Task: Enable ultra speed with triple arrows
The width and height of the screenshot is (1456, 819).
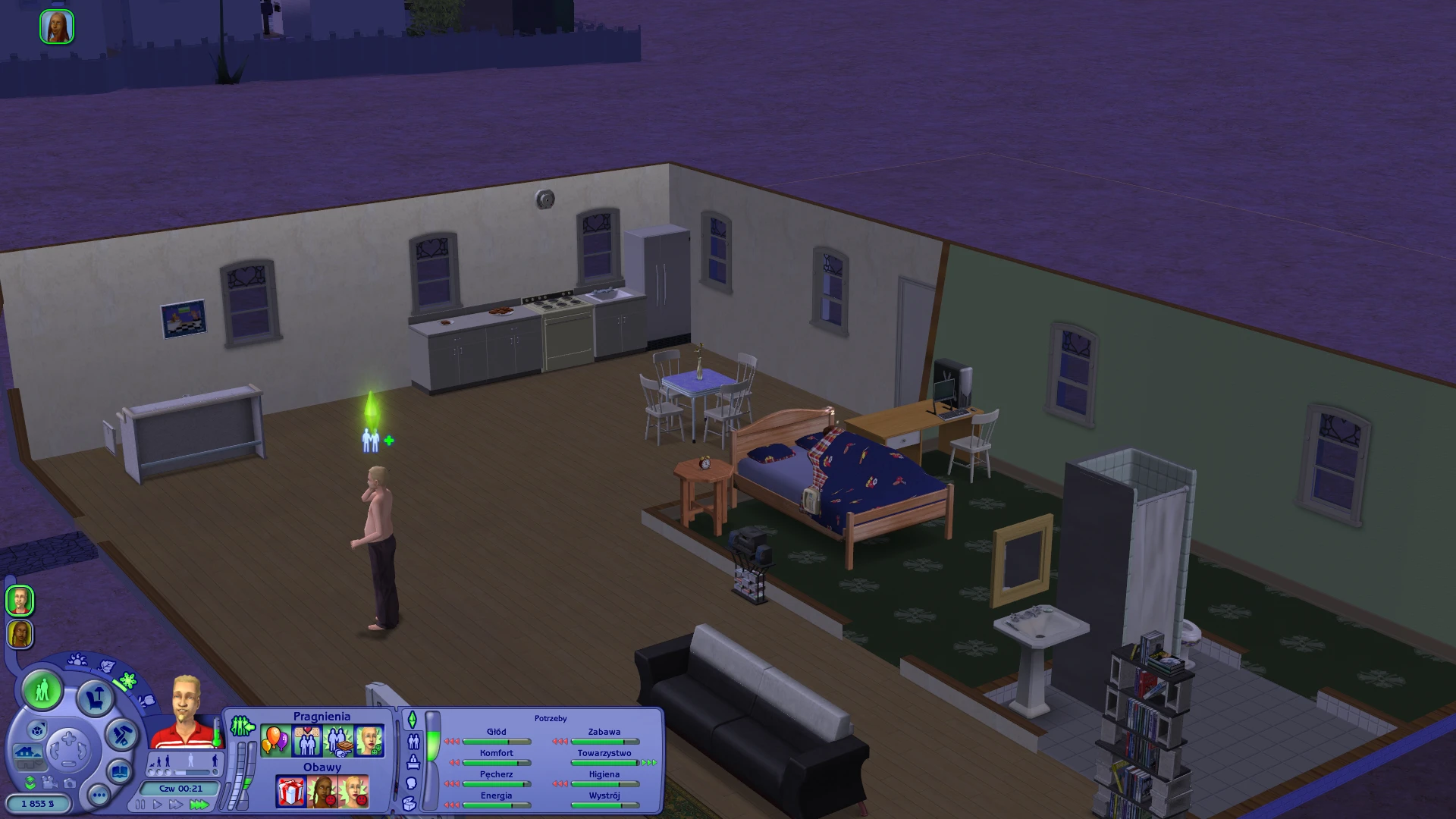Action: point(201,805)
